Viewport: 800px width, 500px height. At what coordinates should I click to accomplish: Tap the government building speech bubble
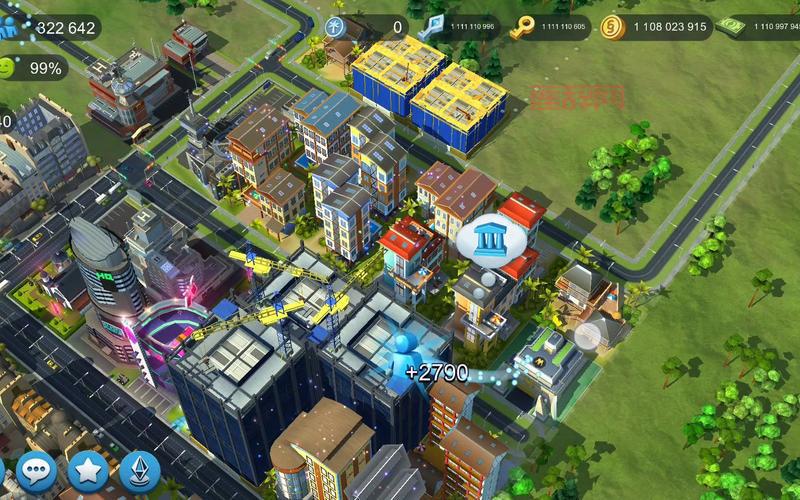point(485,239)
